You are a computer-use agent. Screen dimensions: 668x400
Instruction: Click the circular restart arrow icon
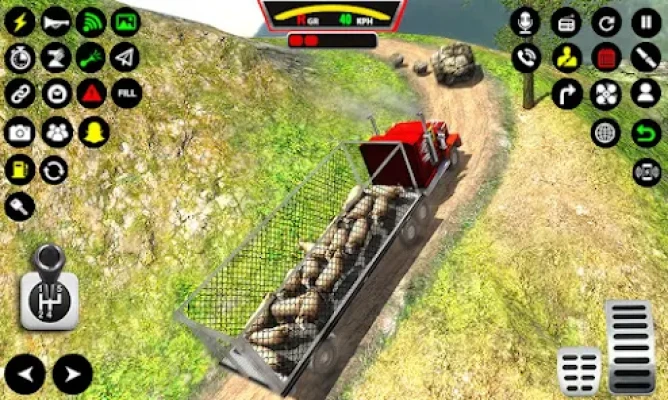pos(606,21)
